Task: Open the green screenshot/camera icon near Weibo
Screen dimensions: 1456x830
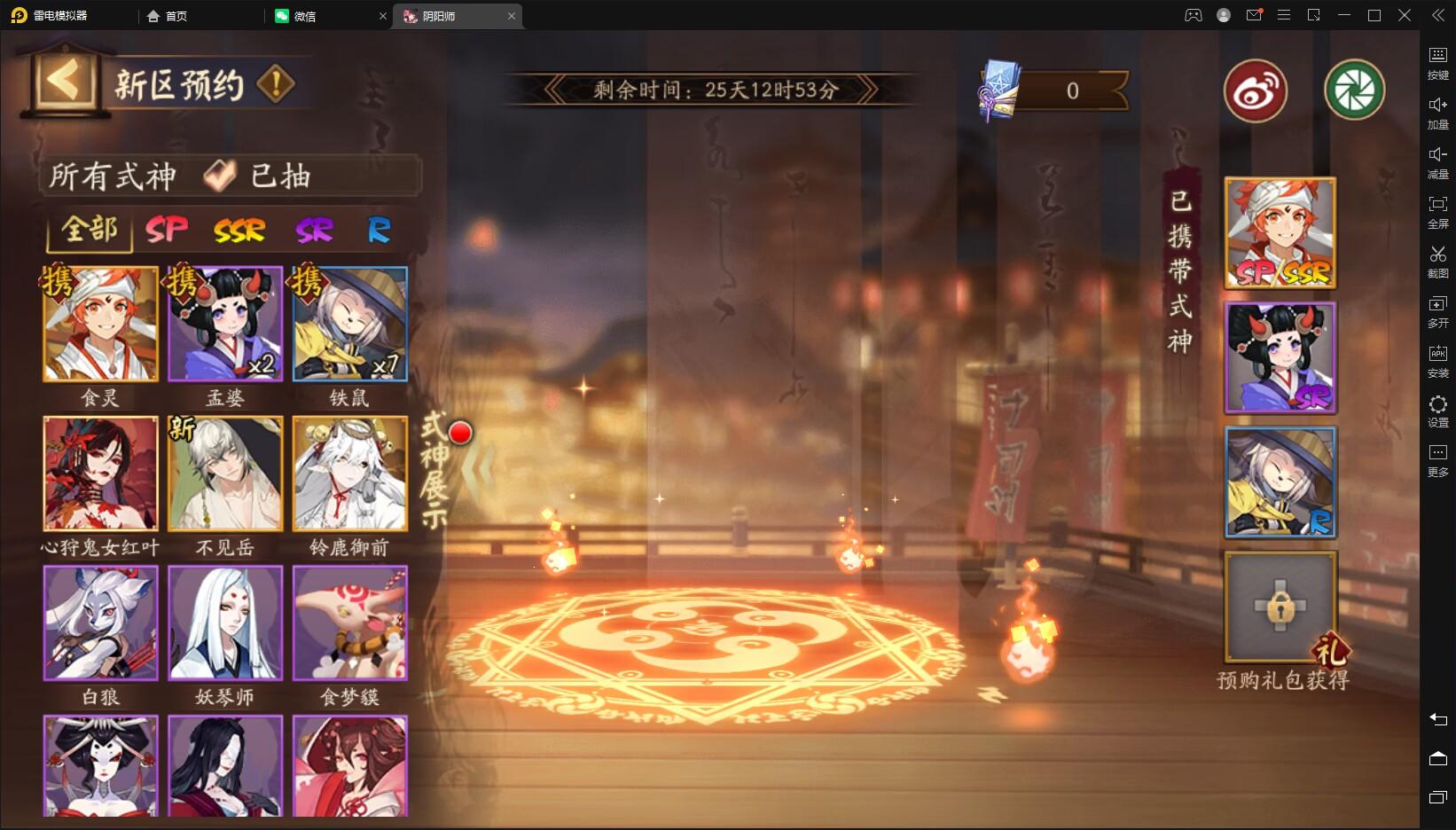Action: pos(1355,91)
